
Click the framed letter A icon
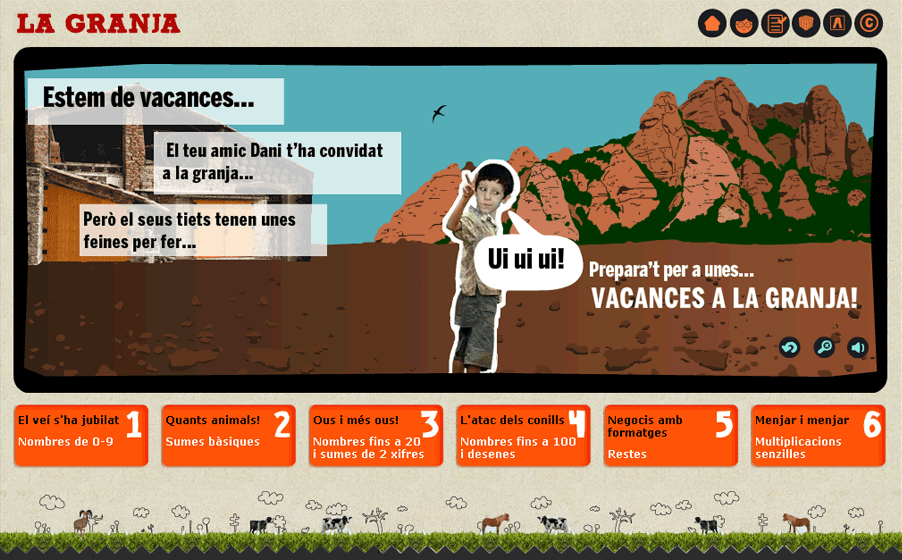(x=837, y=23)
